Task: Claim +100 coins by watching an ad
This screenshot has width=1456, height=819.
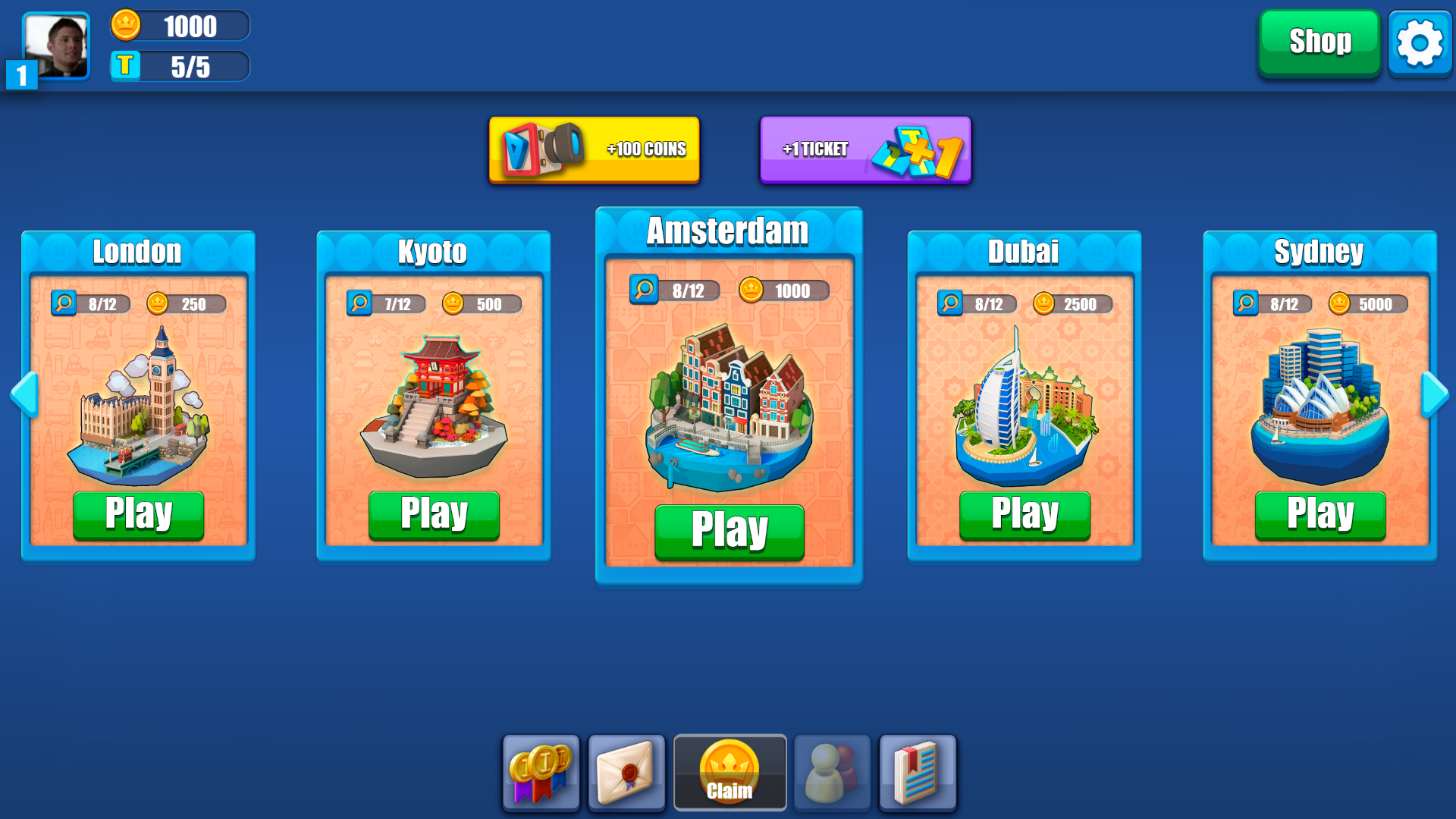Action: [x=594, y=149]
